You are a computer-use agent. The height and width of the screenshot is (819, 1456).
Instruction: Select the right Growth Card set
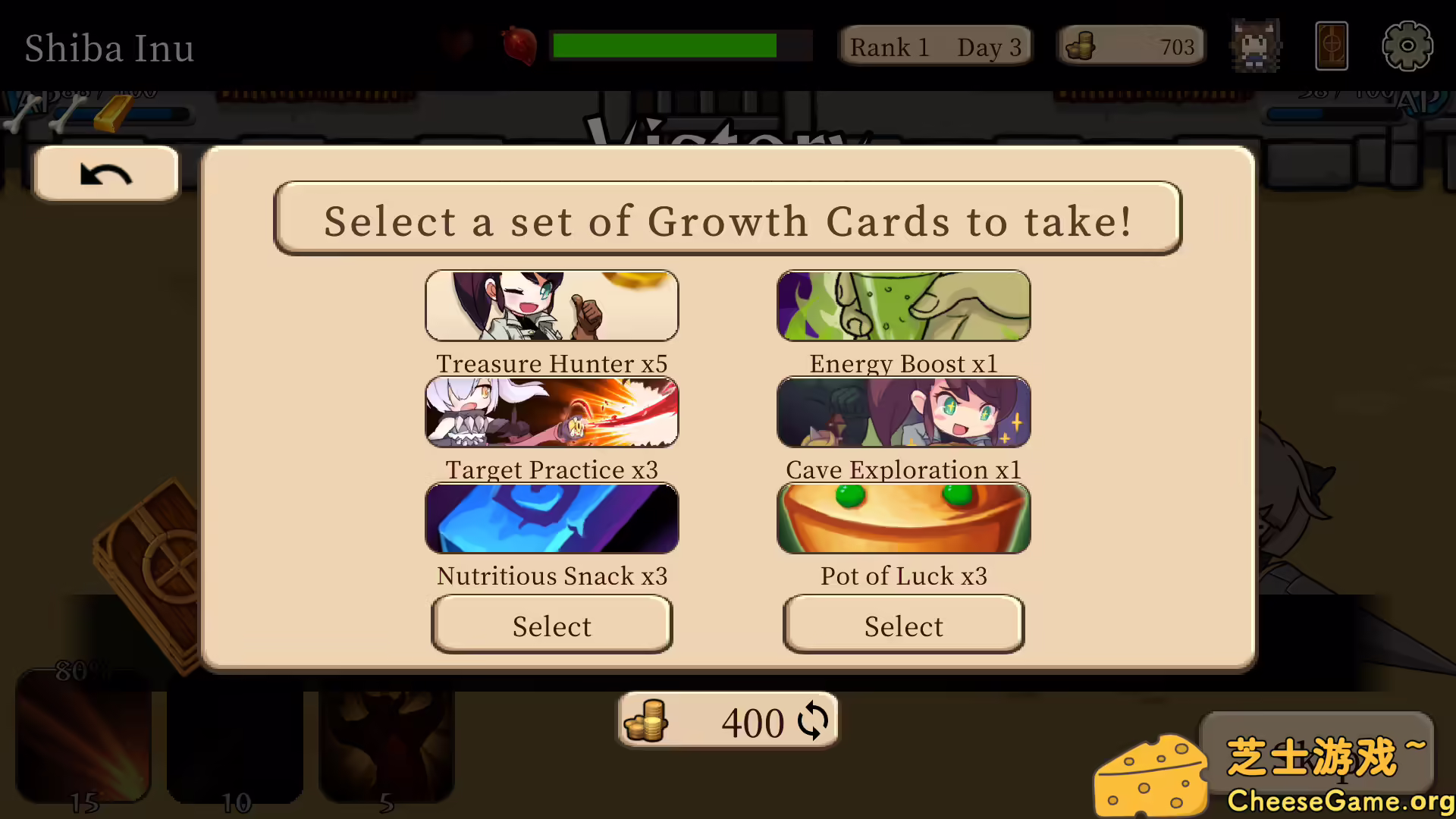point(903,625)
